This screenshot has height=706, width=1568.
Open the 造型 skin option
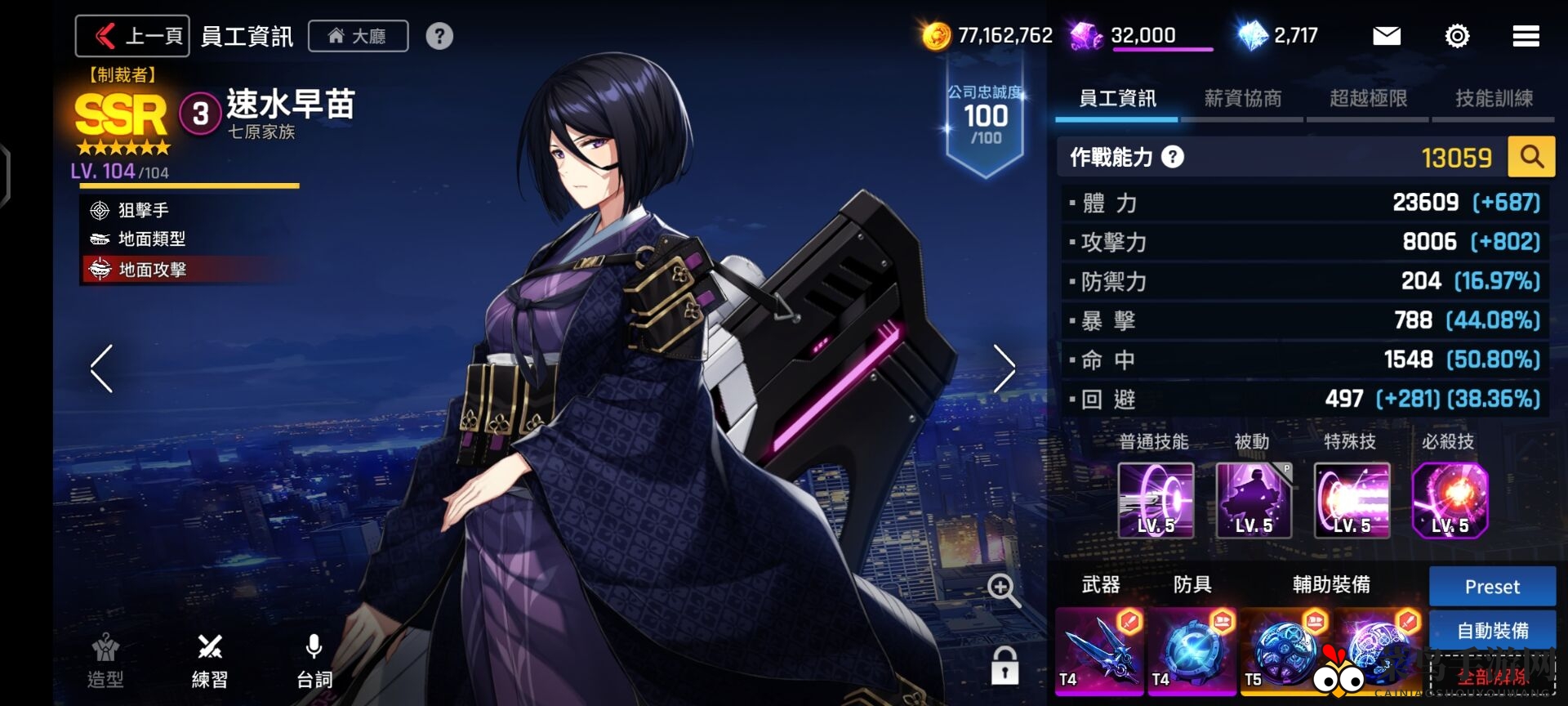point(105,661)
